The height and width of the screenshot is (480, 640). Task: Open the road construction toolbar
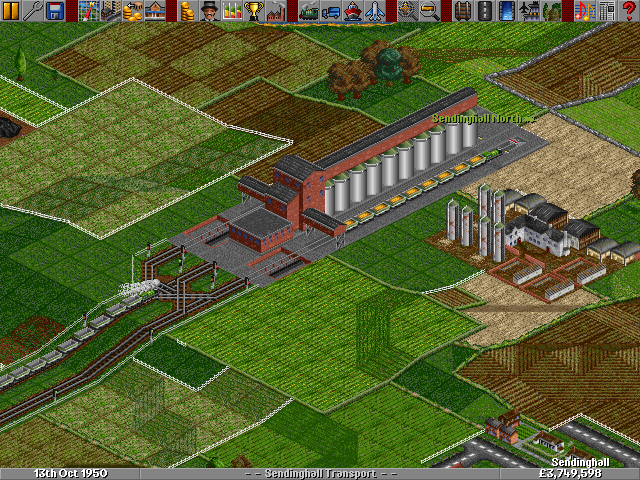[x=484, y=11]
